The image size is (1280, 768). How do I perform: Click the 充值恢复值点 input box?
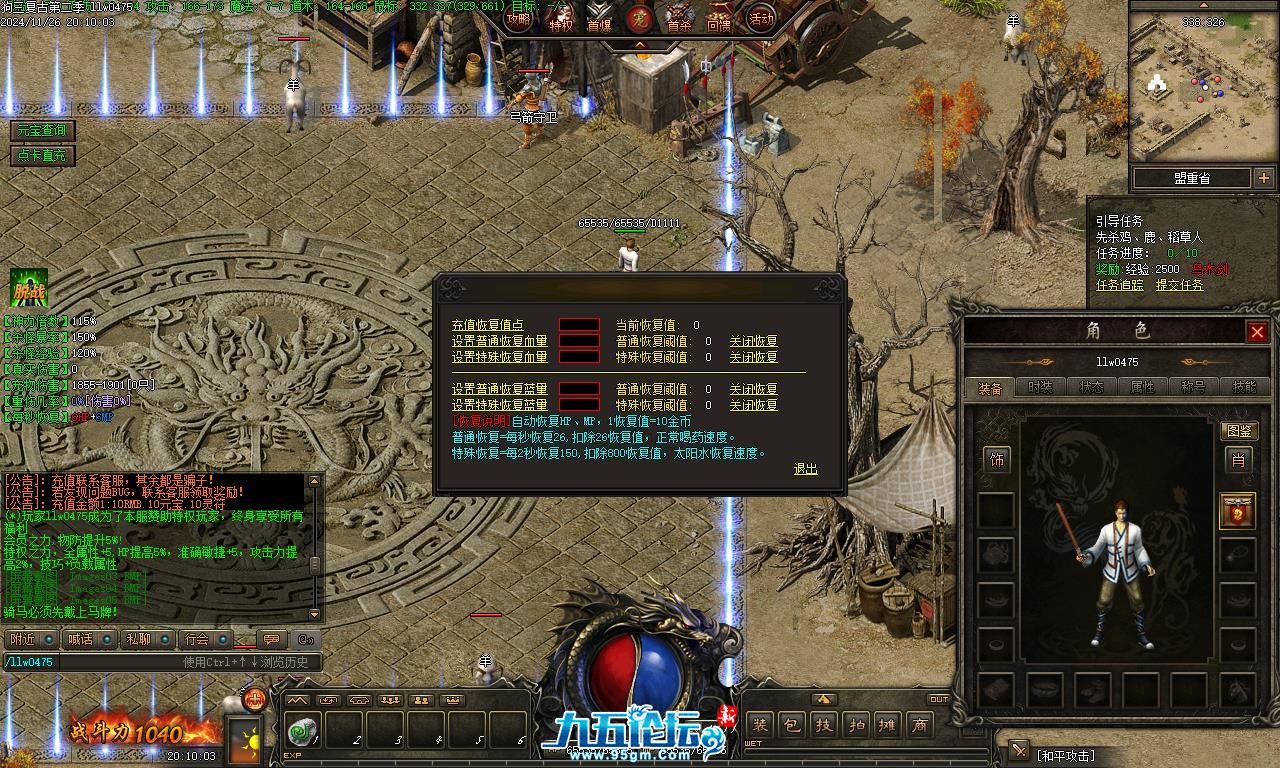click(579, 325)
